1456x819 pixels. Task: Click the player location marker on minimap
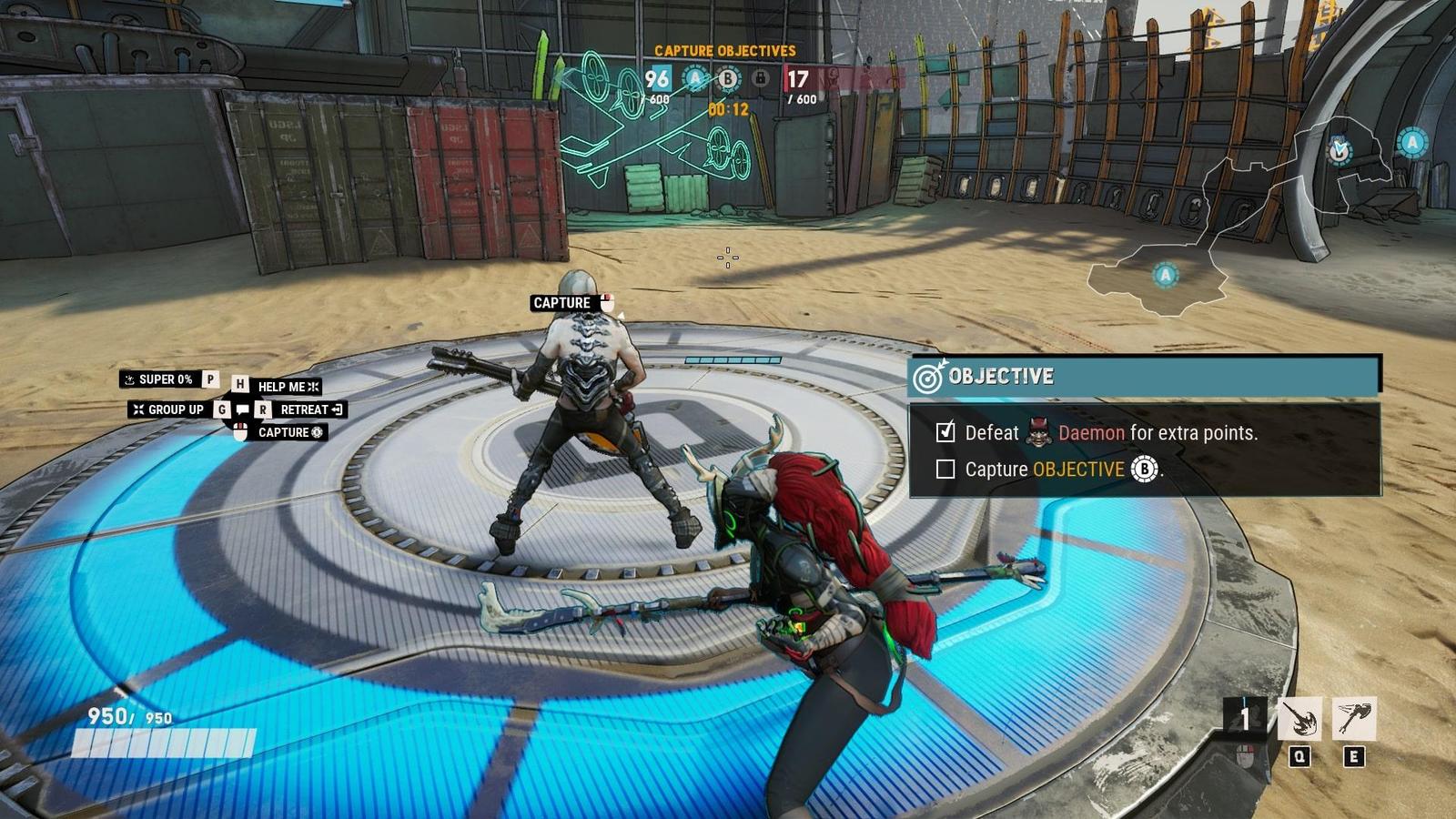click(x=1339, y=150)
